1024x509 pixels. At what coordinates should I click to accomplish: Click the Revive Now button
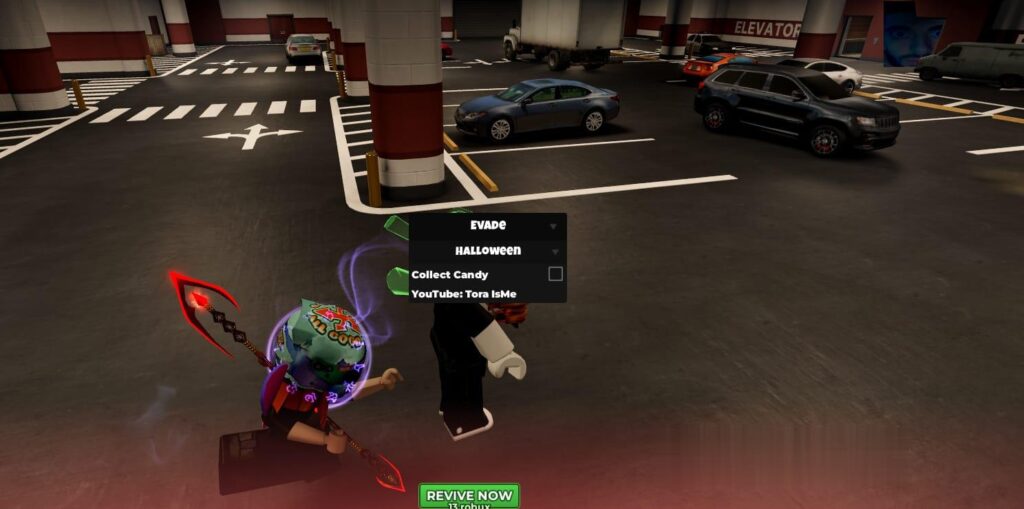coord(468,496)
